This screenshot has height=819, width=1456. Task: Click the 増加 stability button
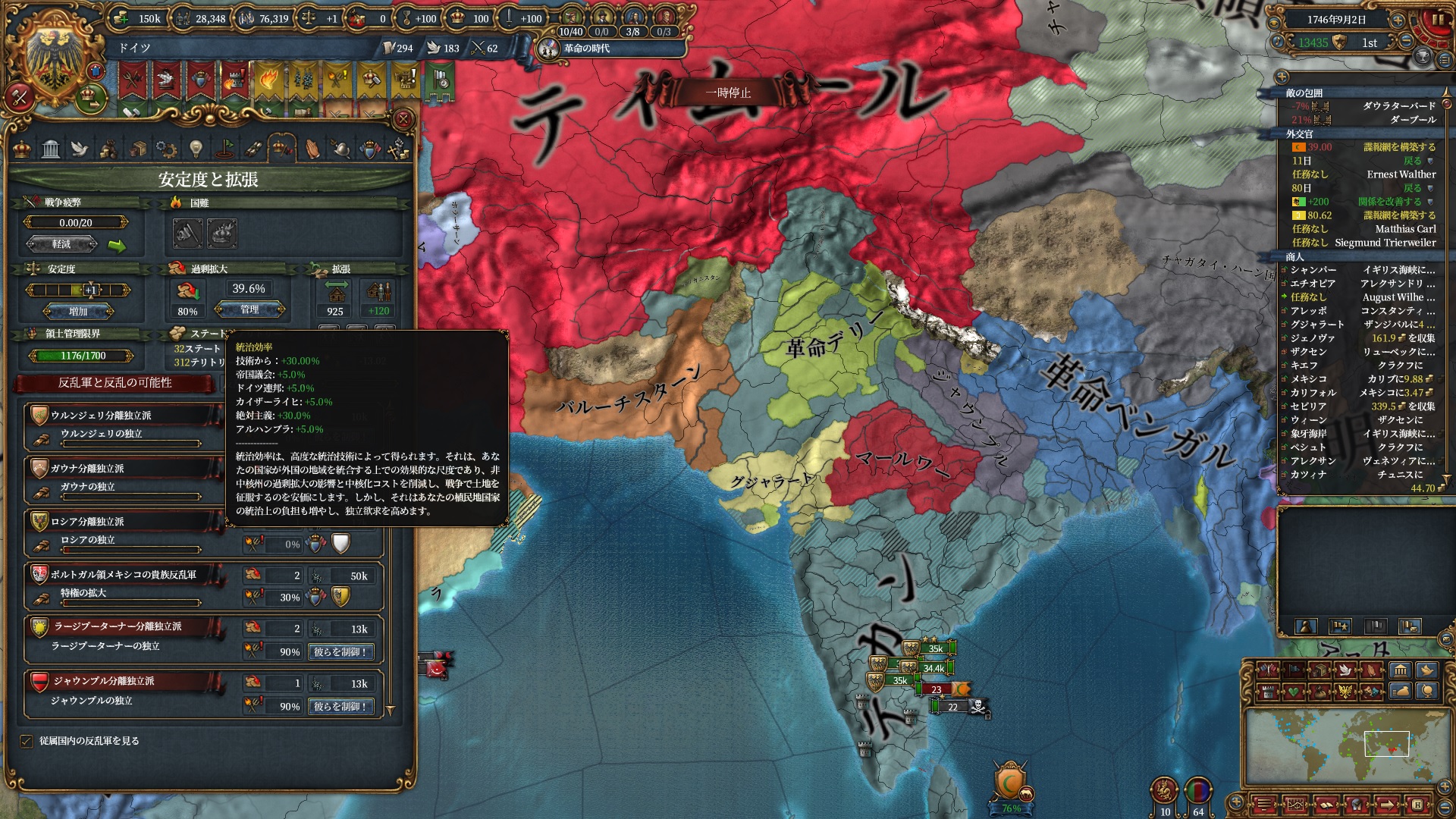[78, 311]
